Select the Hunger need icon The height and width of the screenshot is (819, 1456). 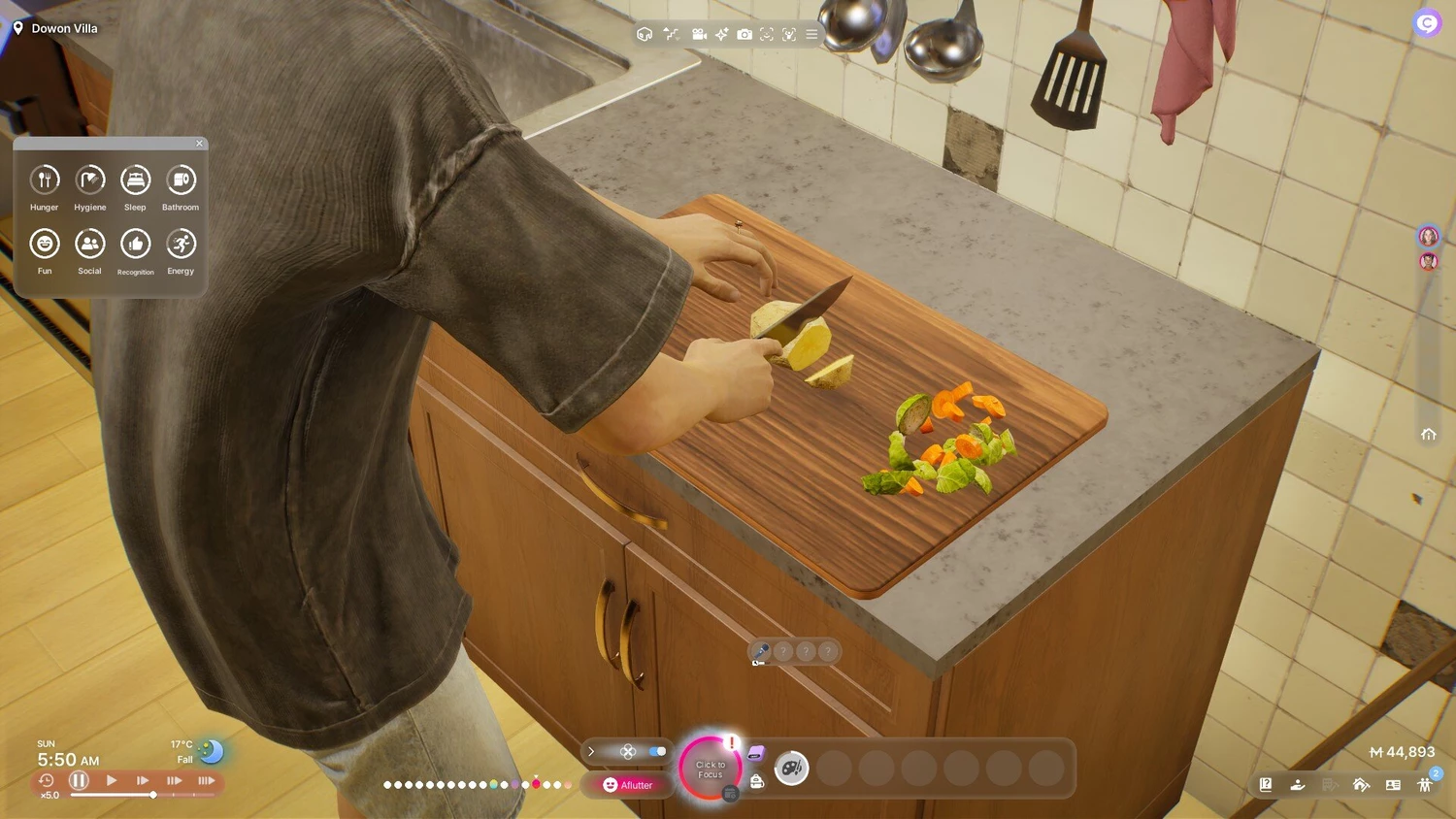(x=45, y=180)
